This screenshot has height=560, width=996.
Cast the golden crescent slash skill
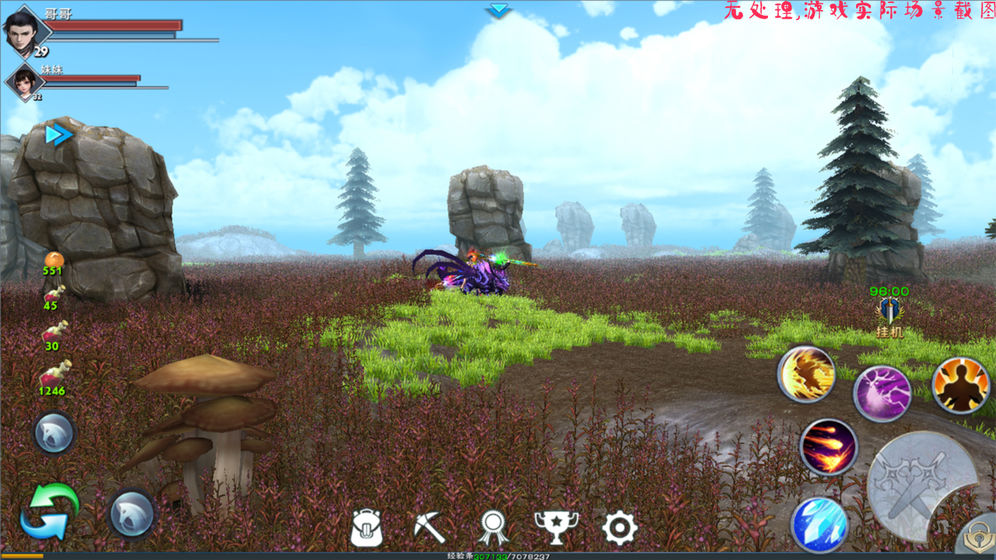pos(806,374)
